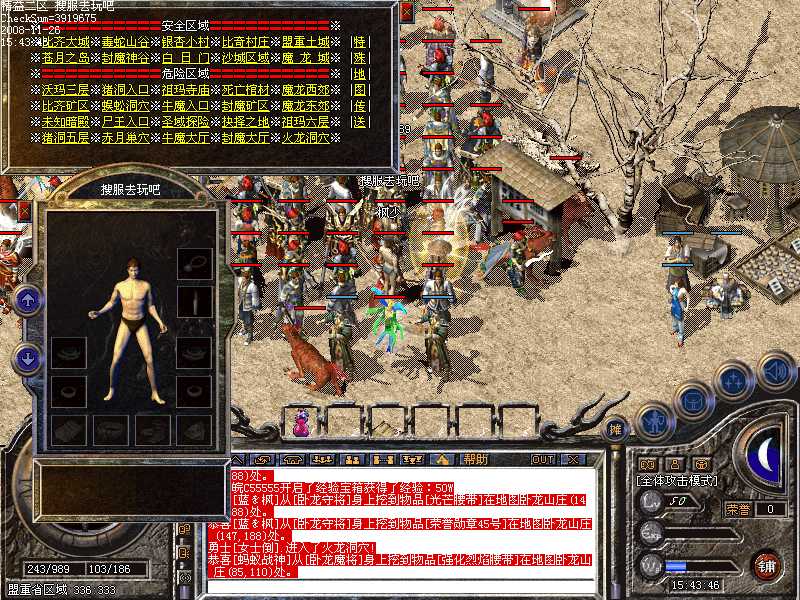Choose the 猪洞入口 destination
The height and width of the screenshot is (600, 800).
pyautogui.click(x=126, y=89)
